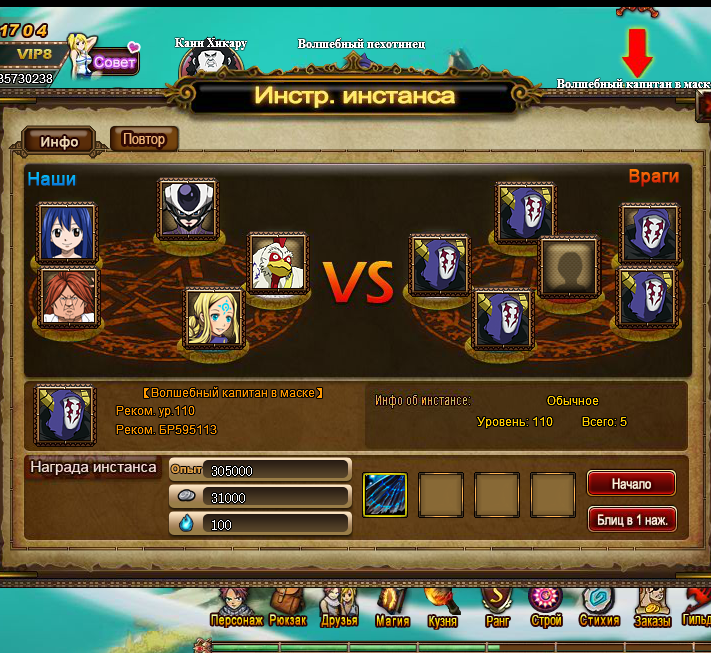The height and width of the screenshot is (653, 711).
Task: Open the Магия magic menu
Action: 392,605
